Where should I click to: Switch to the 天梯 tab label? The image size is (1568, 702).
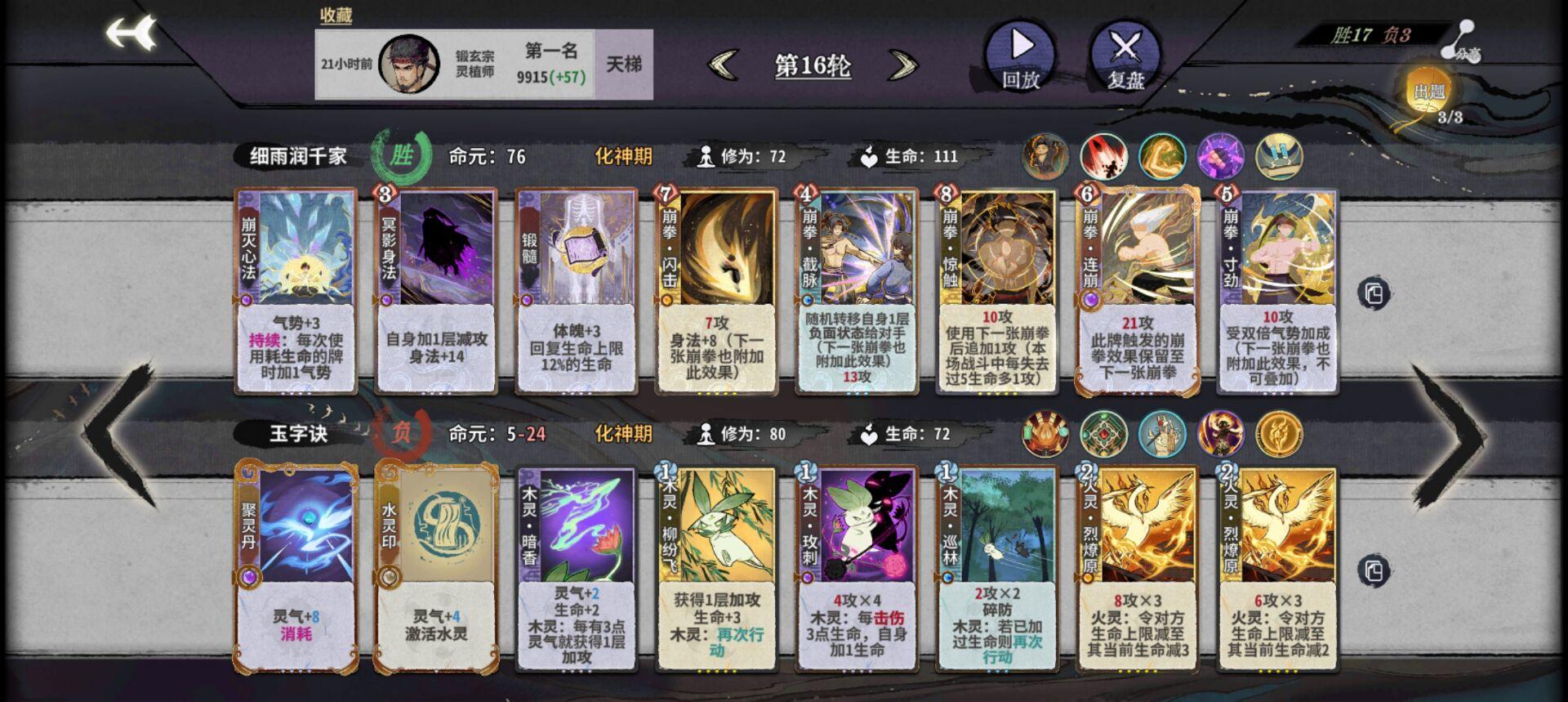click(624, 65)
